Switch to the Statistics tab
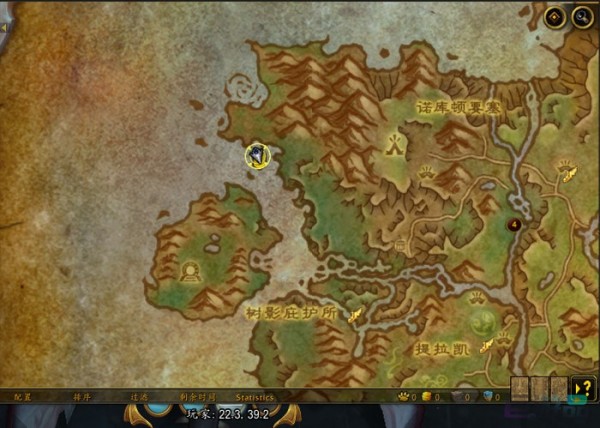The image size is (600, 428). coord(254,397)
